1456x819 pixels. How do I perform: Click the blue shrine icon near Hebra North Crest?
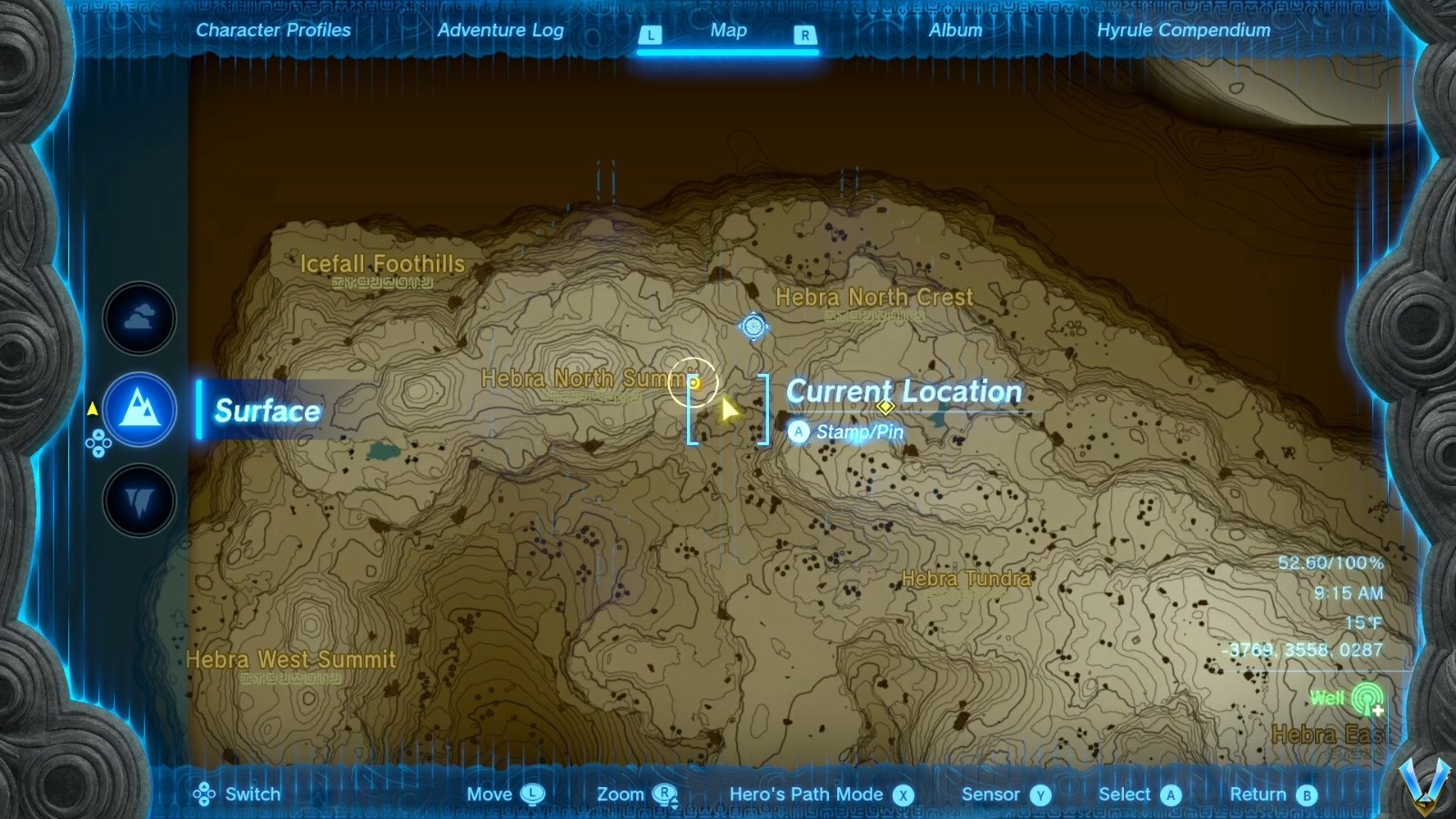pyautogui.click(x=753, y=328)
